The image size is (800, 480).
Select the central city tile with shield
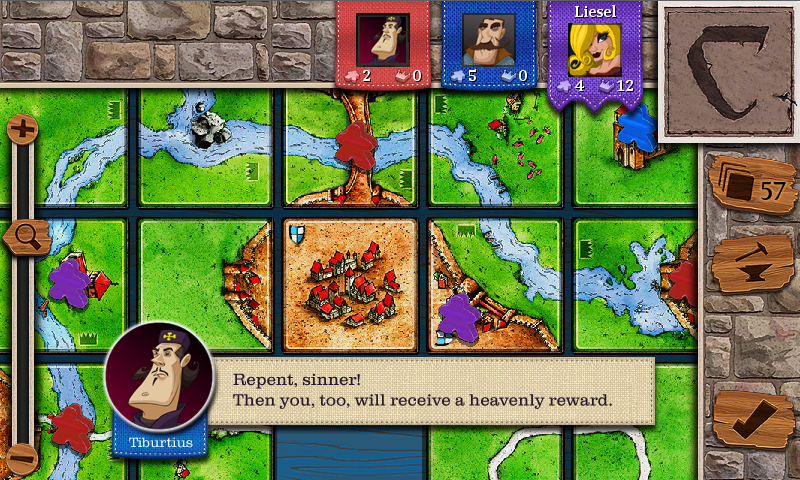tap(350, 285)
